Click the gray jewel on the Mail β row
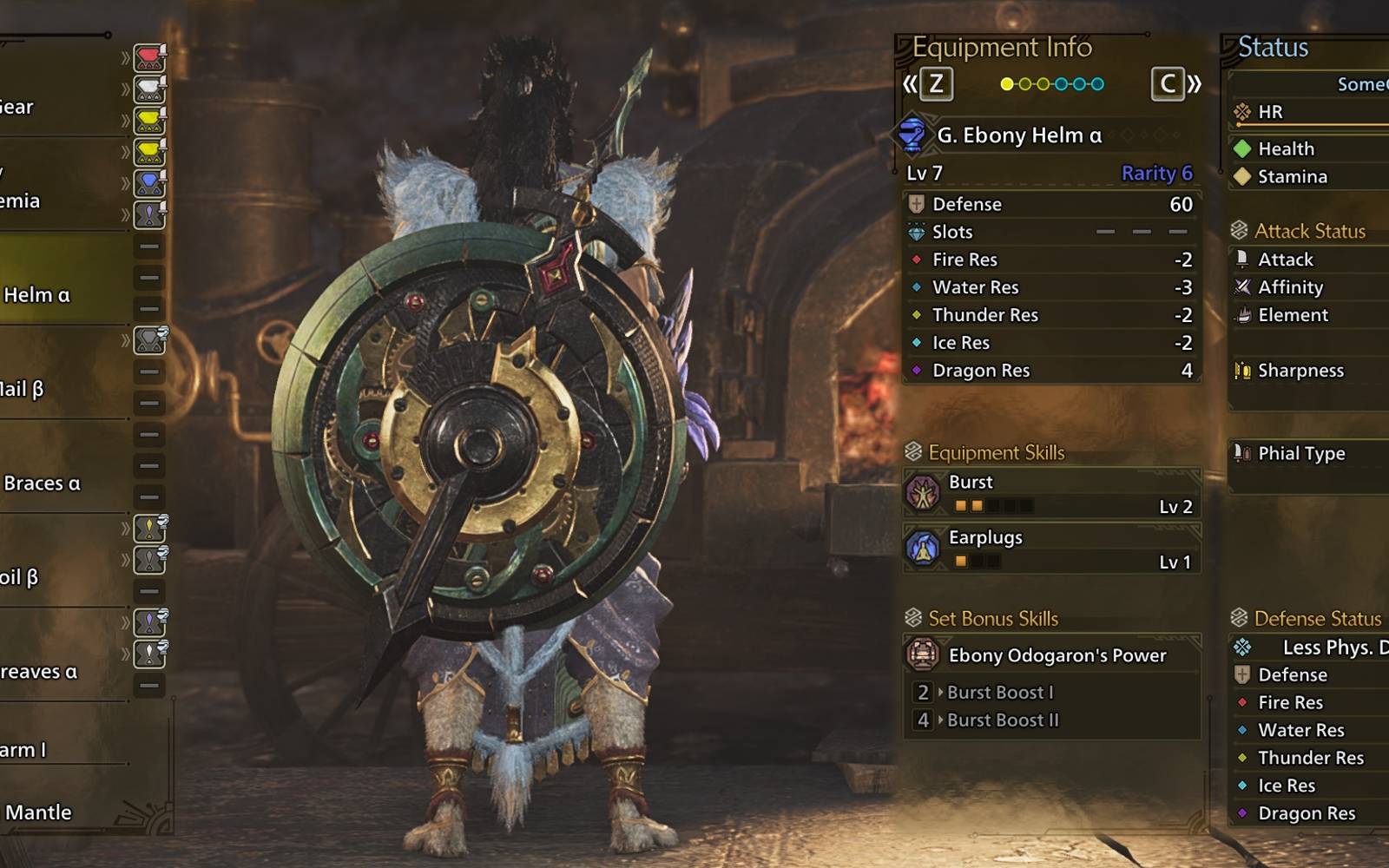 click(x=149, y=340)
